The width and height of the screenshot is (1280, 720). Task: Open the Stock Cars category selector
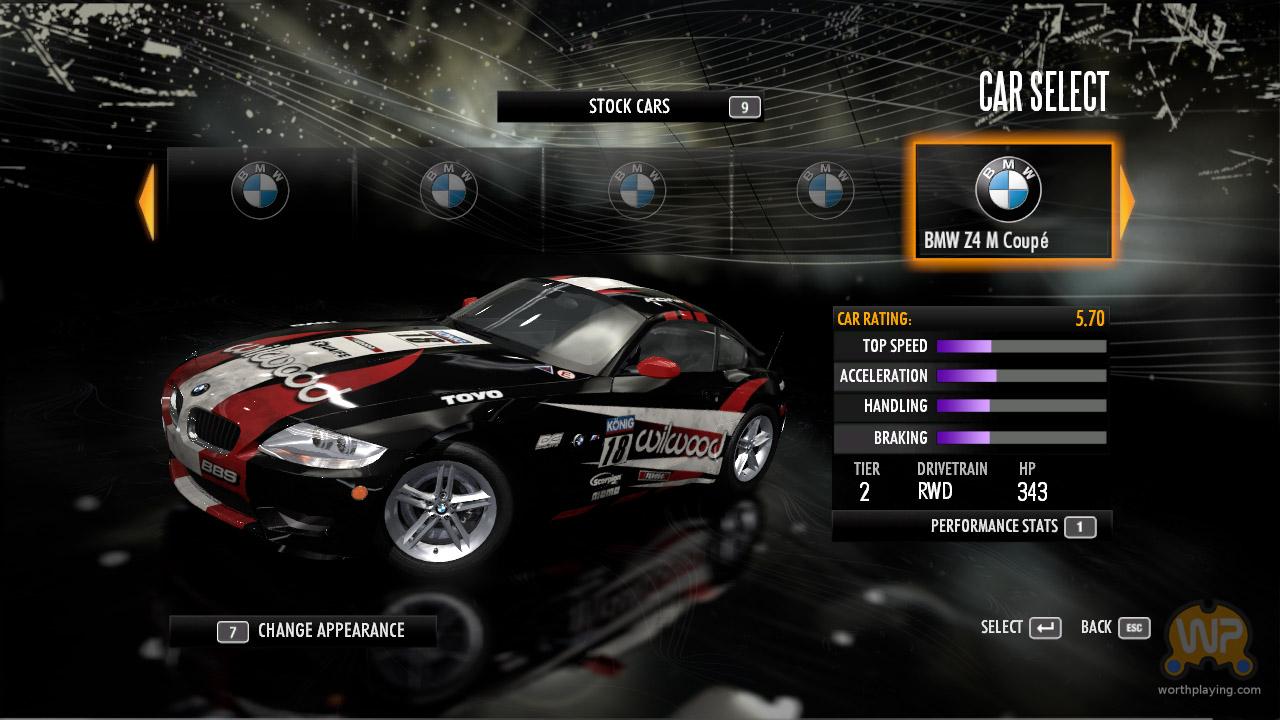(629, 107)
